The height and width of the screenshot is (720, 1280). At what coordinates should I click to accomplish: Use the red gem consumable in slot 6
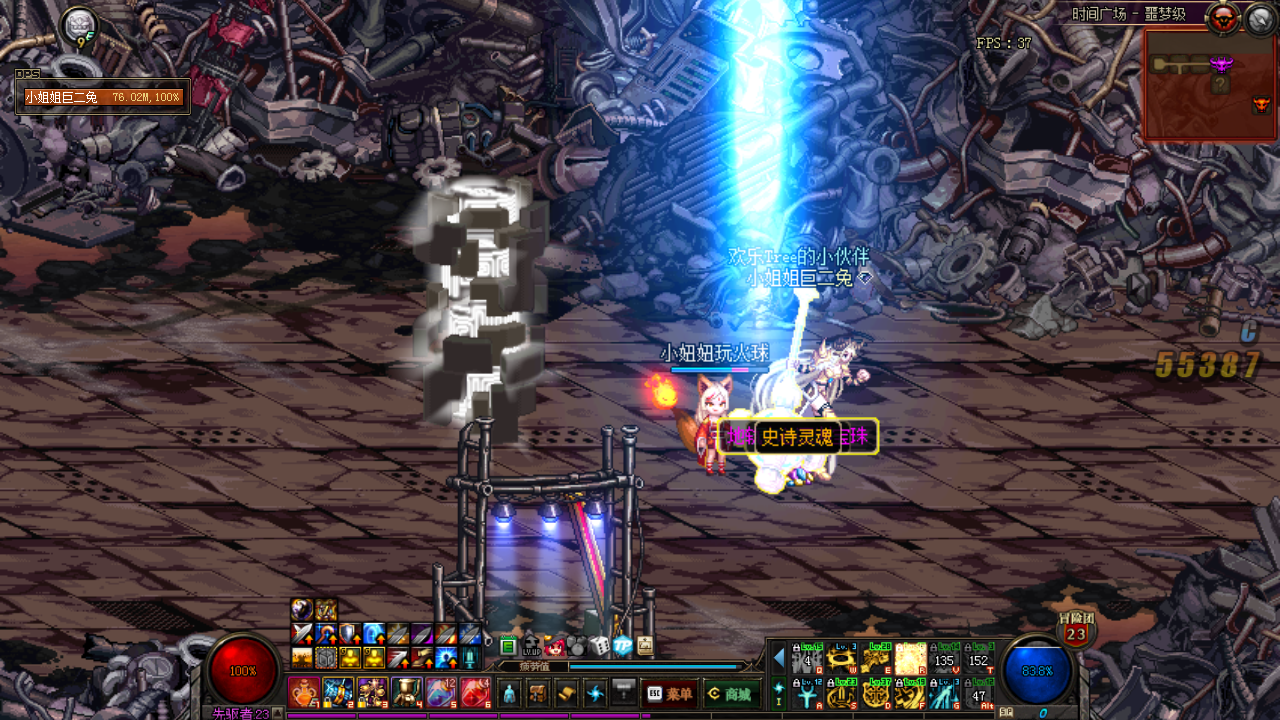pos(473,692)
